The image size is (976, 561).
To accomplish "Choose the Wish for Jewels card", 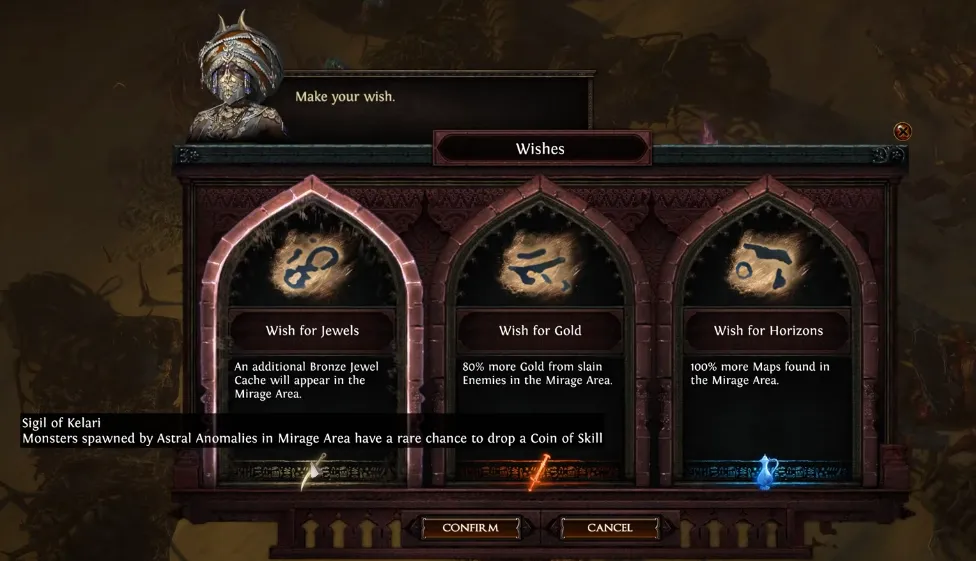I will point(312,330).
